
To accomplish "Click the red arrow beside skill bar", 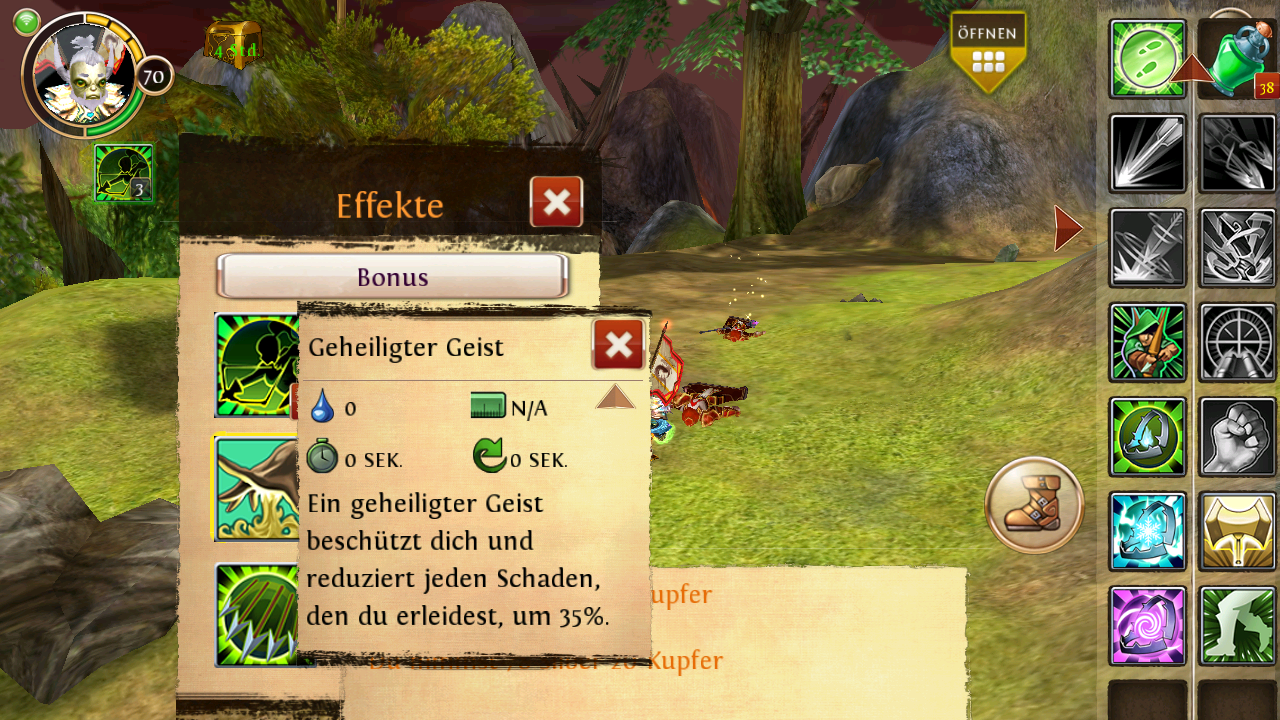I will point(1067,228).
